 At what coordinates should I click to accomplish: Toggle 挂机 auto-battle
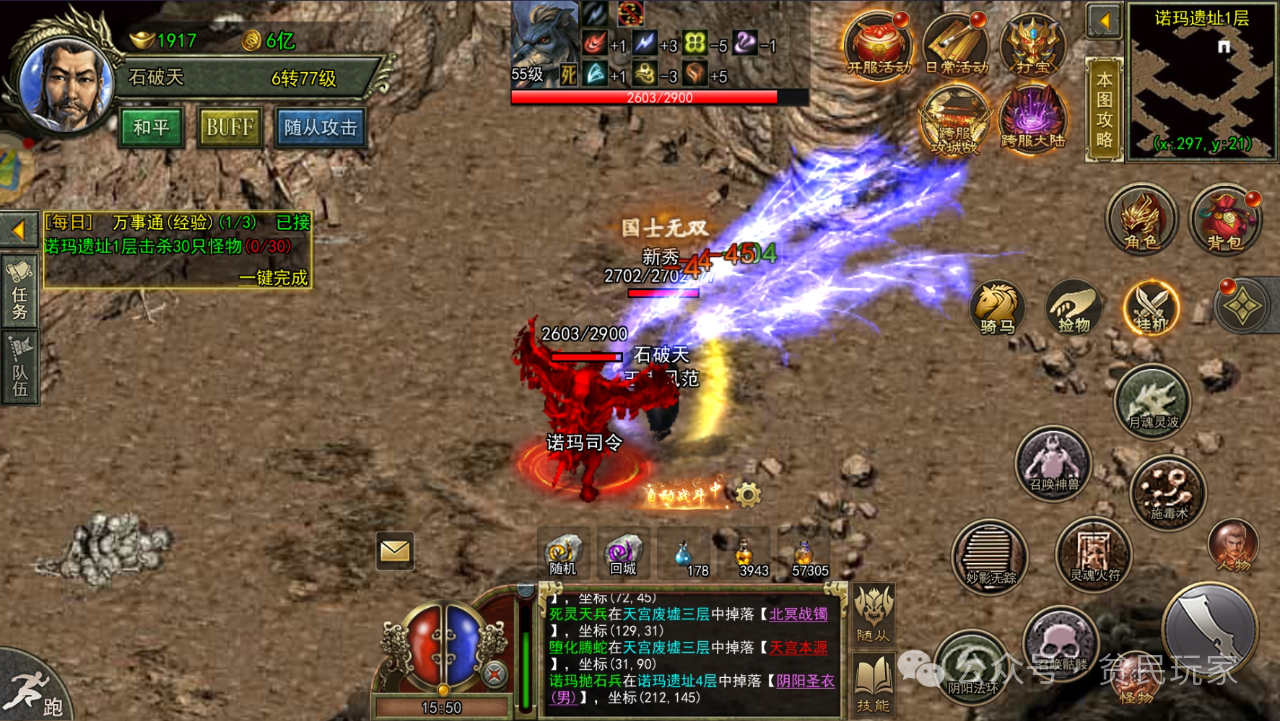(1151, 306)
